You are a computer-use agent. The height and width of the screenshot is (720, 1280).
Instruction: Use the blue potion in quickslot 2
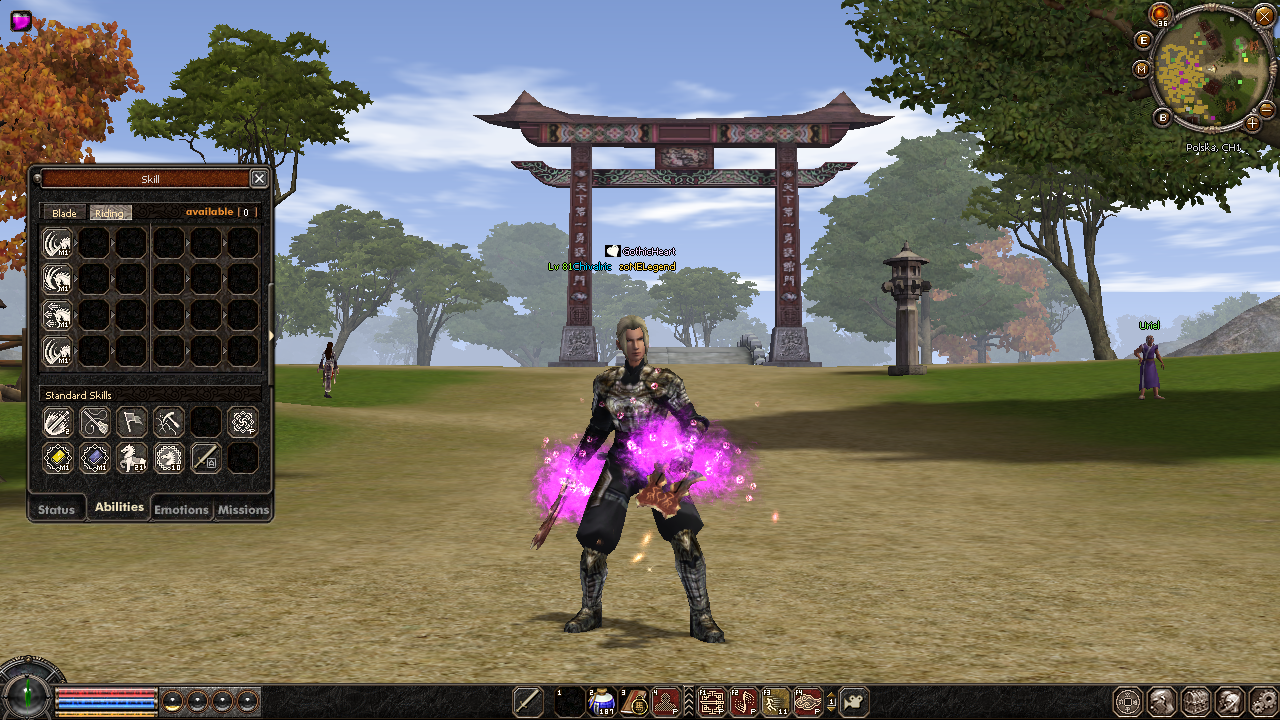coord(604,702)
